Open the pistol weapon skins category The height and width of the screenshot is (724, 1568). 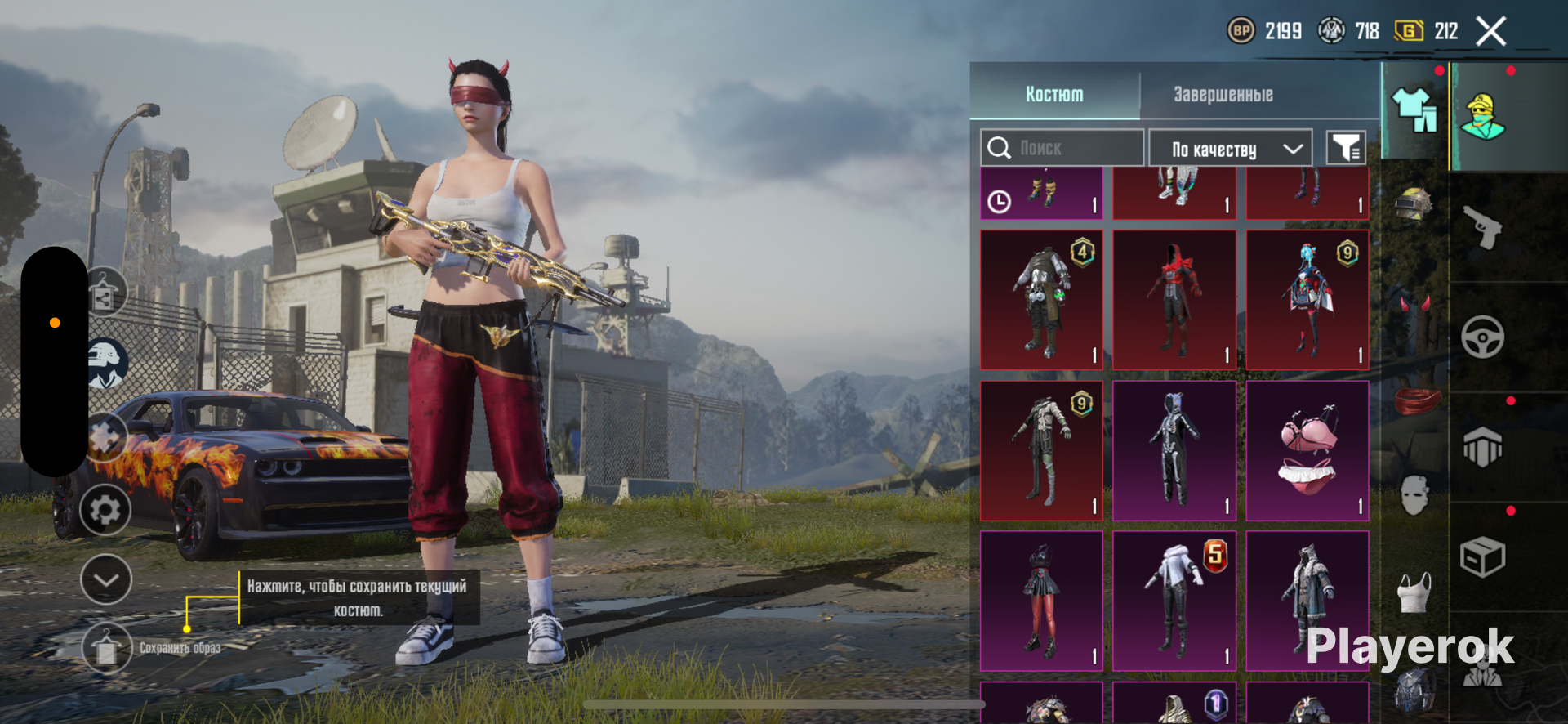[1482, 226]
